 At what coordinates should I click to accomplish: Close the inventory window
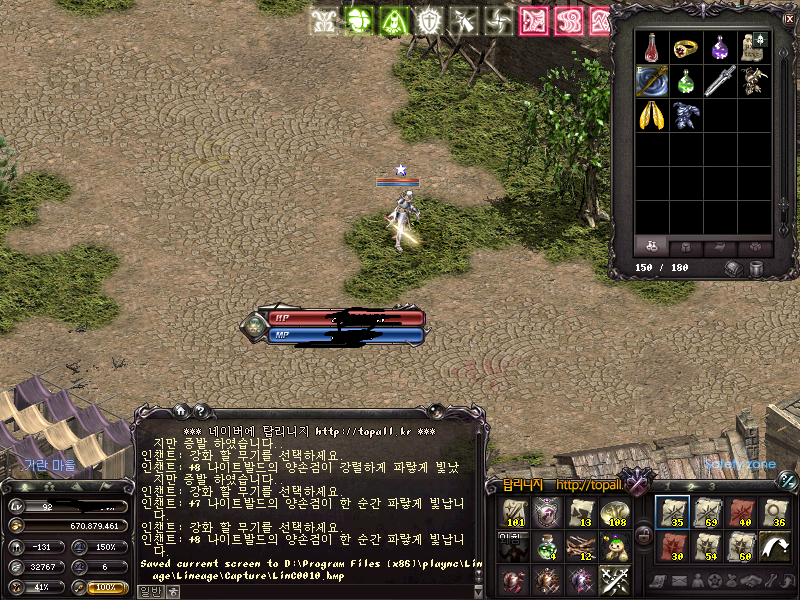pos(790,18)
